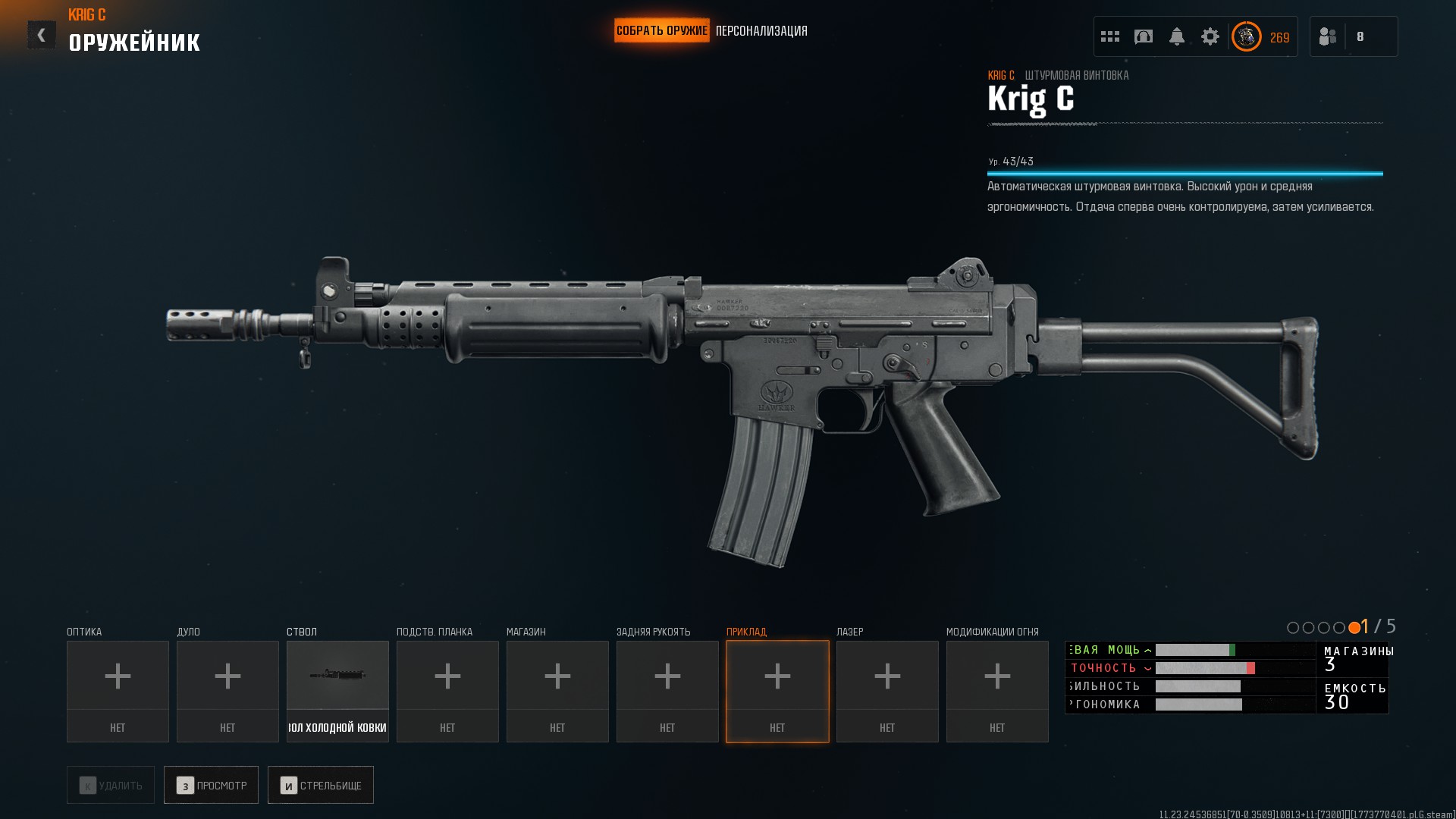This screenshot has height=819, width=1456.
Task: Open settings via the gear icon
Action: coord(1210,36)
